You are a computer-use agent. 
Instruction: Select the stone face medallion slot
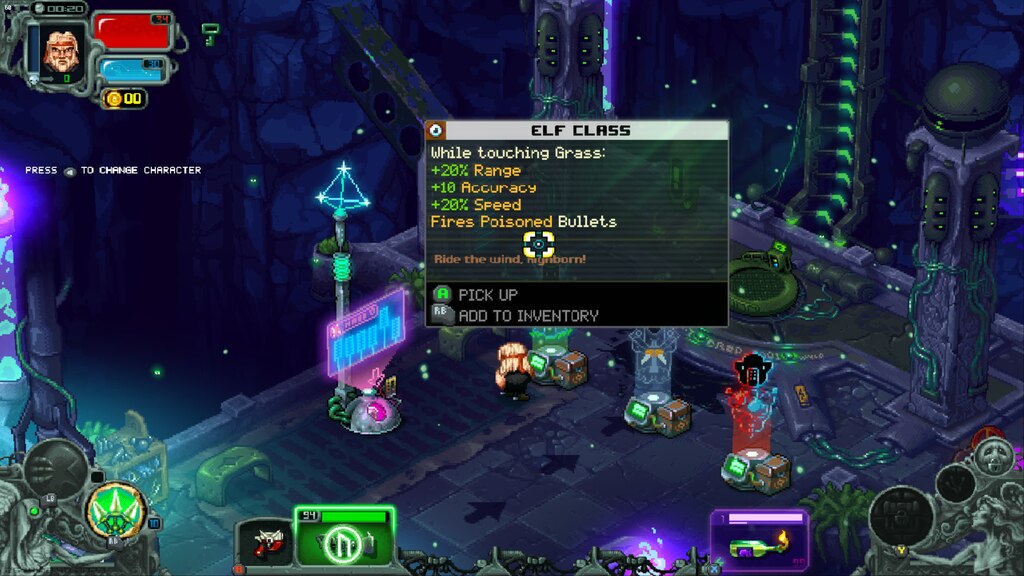(995, 457)
